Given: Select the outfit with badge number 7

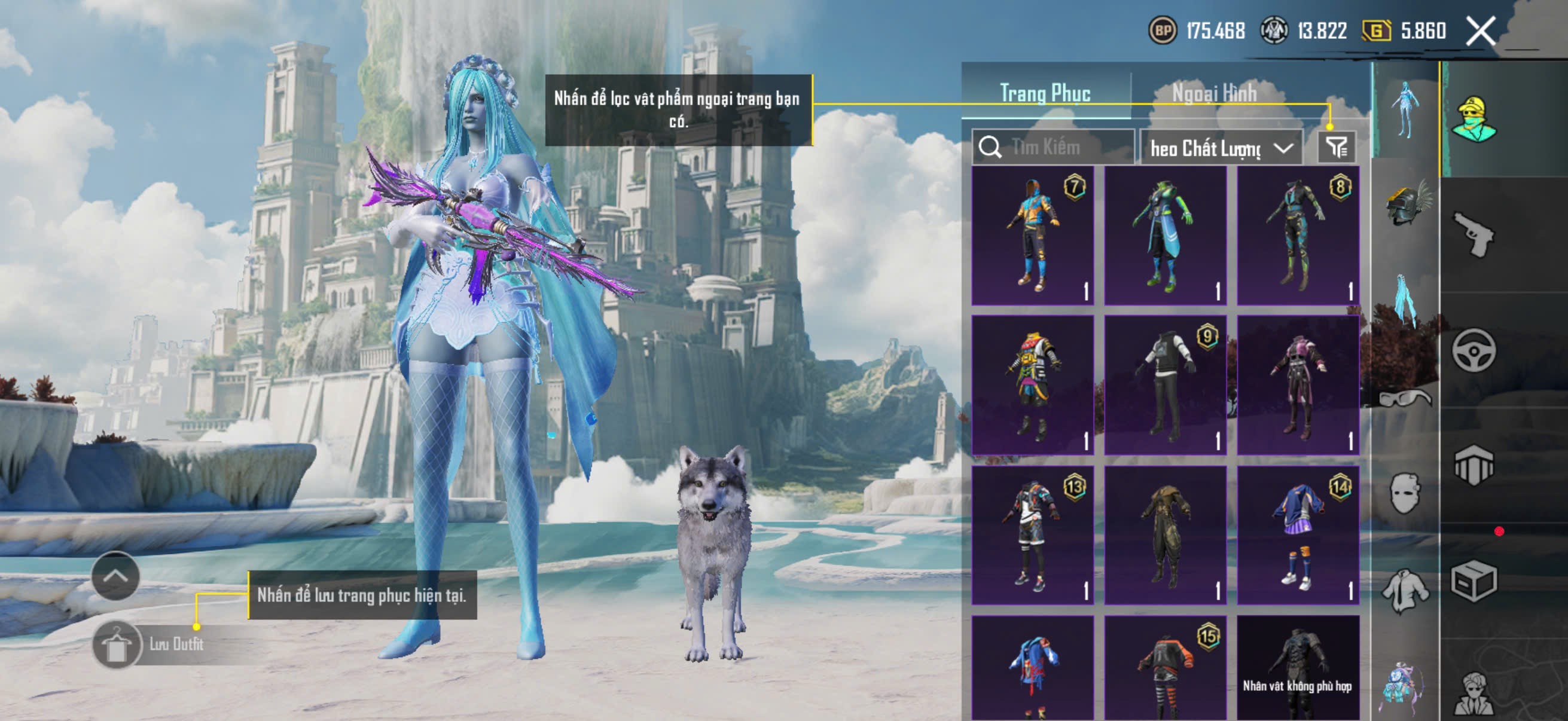Looking at the screenshot, I should click(x=1032, y=236).
